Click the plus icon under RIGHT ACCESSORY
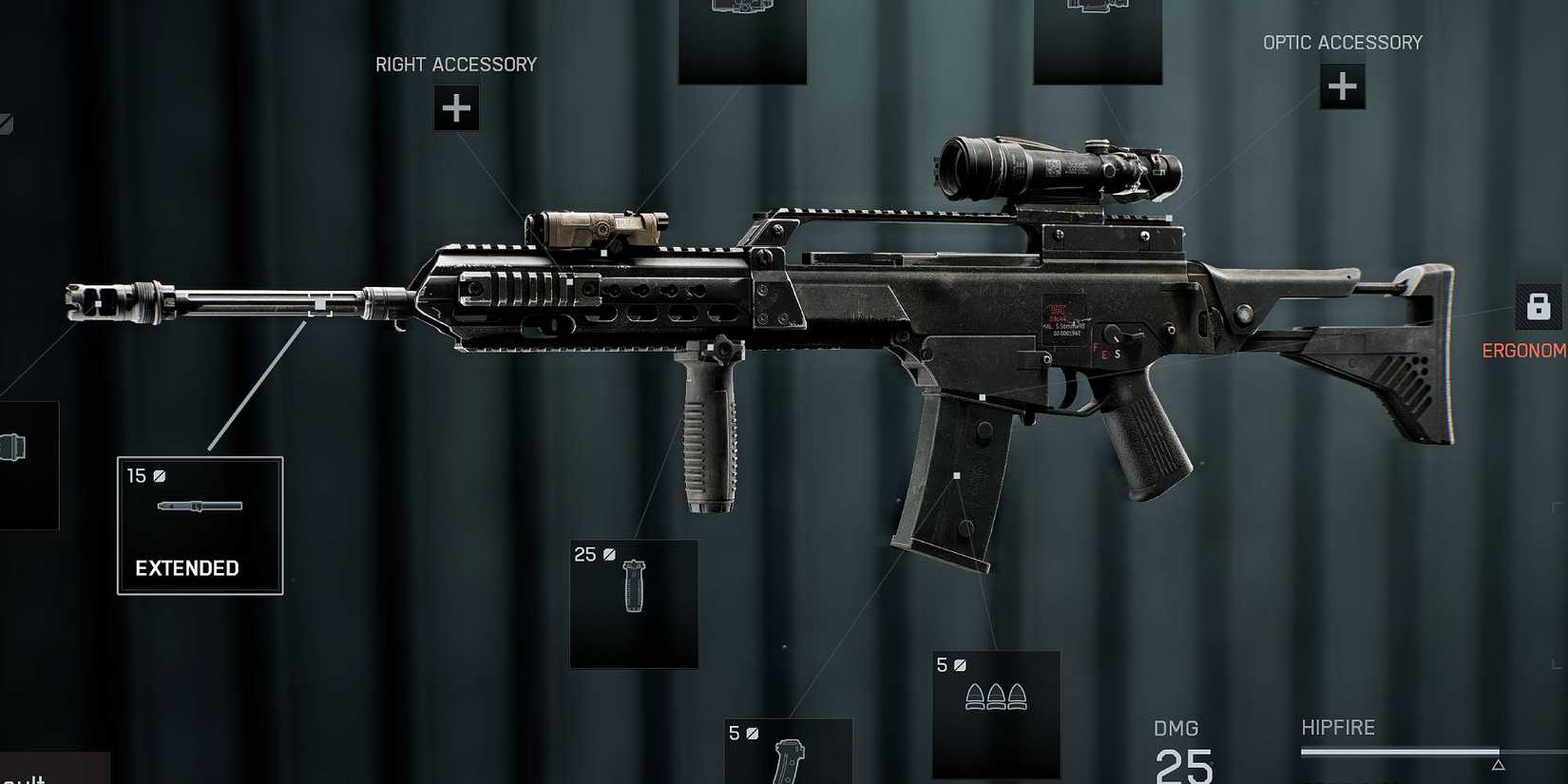This screenshot has height=784, width=1568. 456,107
